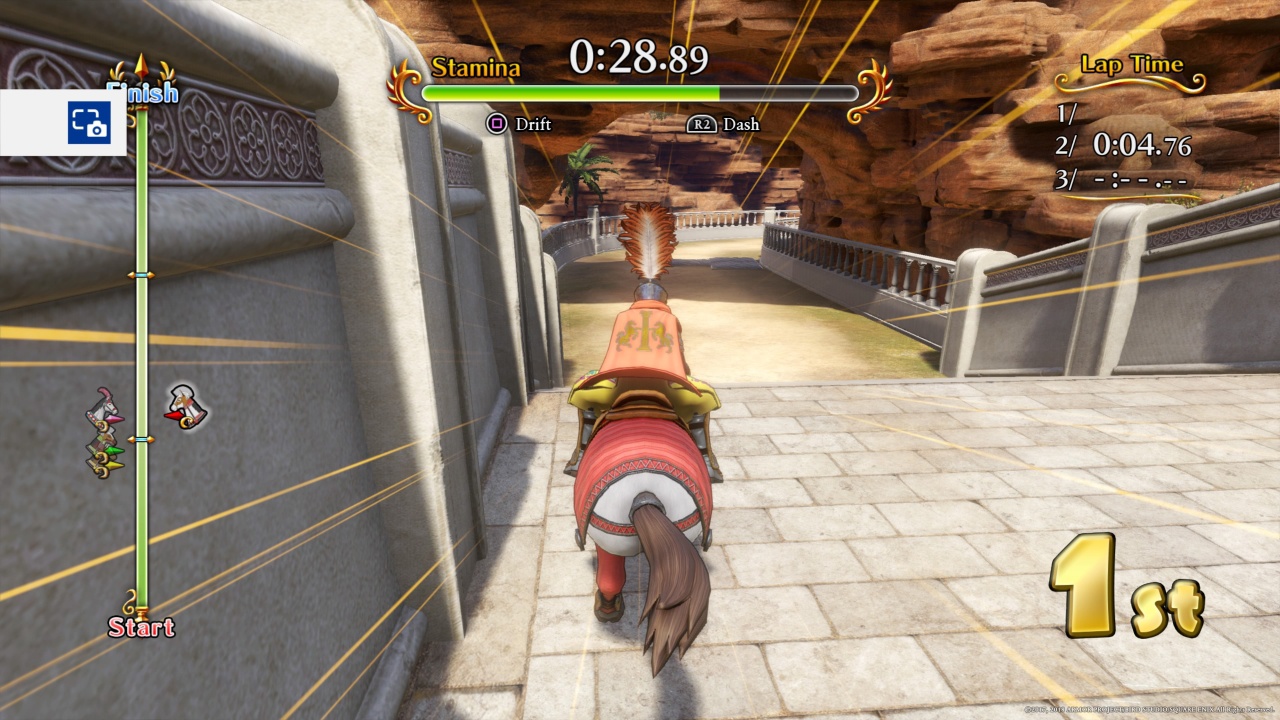Click the screenshot capture camera icon
The image size is (1280, 720).
click(89, 123)
